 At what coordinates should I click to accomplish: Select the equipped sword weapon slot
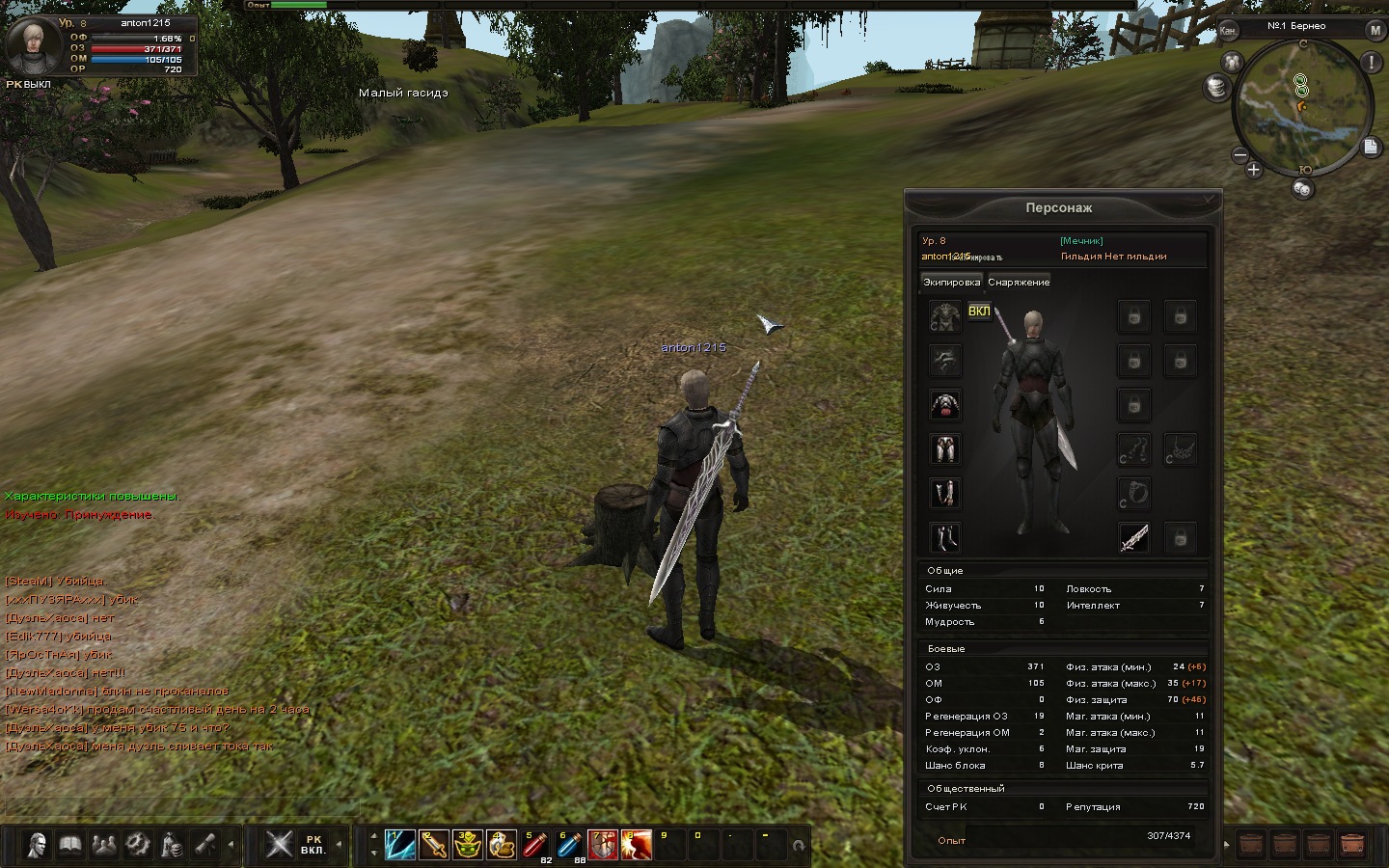click(x=1134, y=538)
